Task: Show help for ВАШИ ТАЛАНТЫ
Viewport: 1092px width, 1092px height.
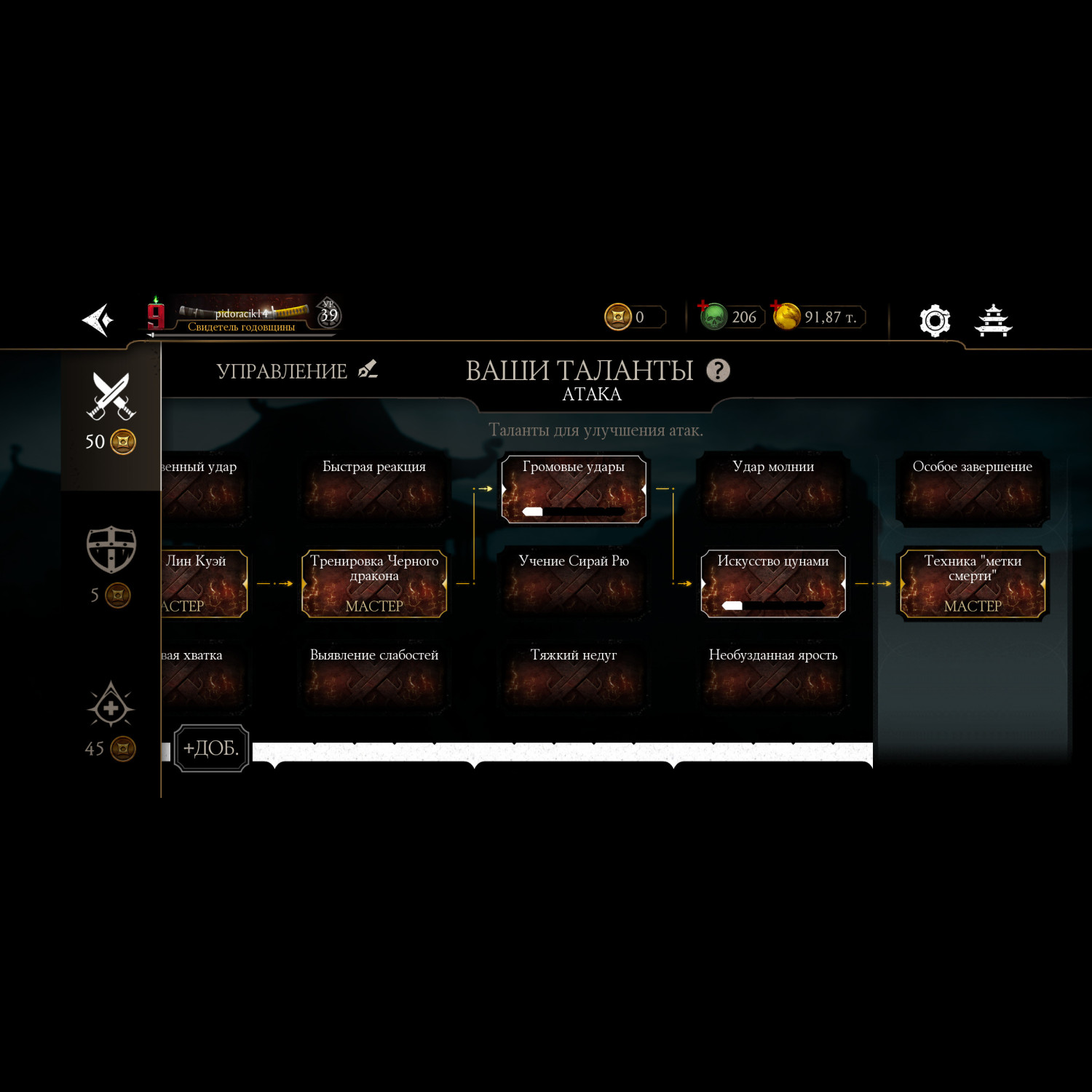Action: 718,371
